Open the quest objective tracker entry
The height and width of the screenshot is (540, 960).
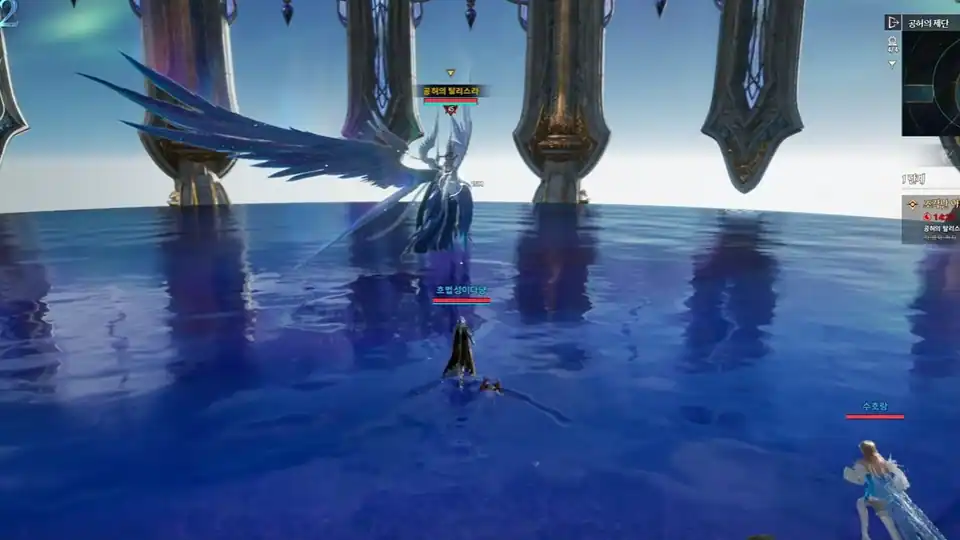pyautogui.click(x=932, y=219)
